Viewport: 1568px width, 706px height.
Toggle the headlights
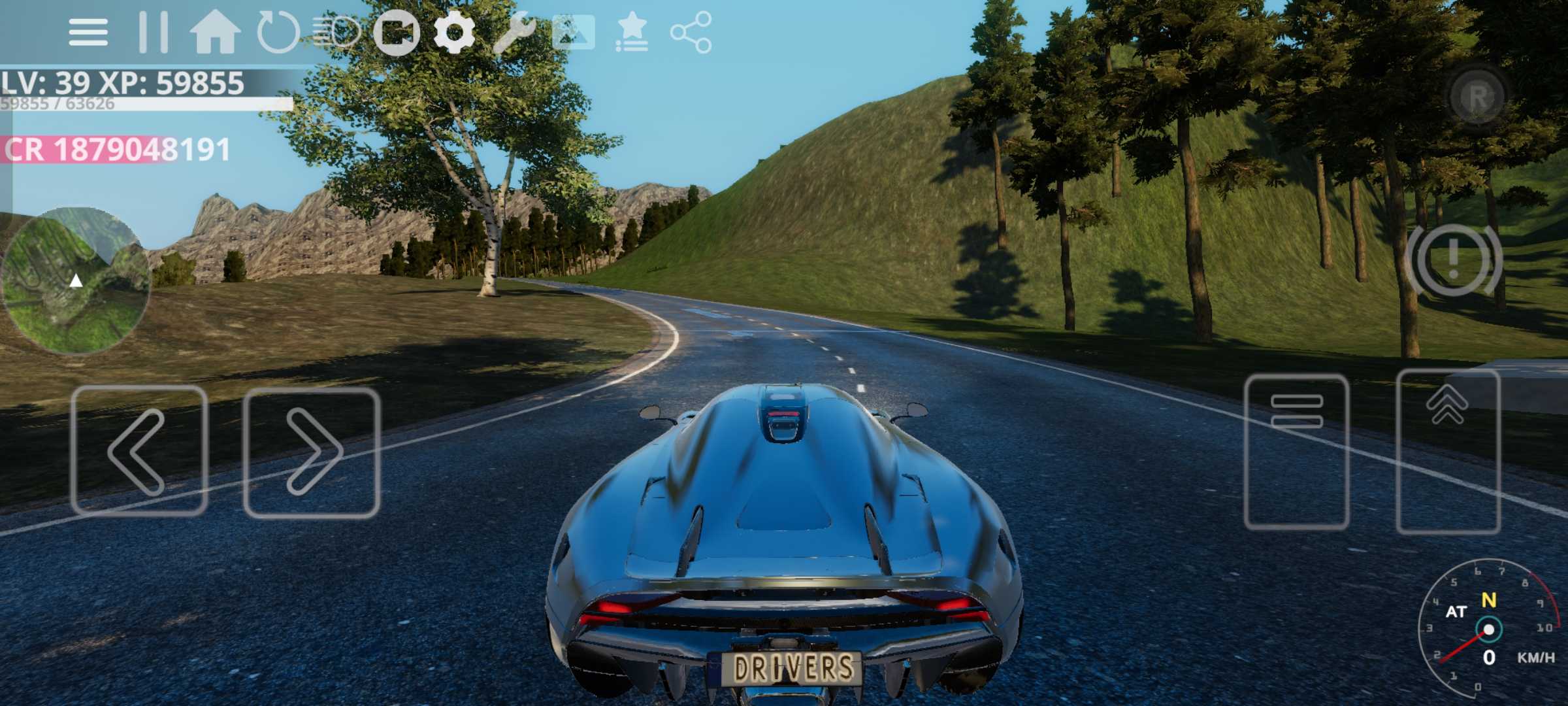click(x=336, y=32)
